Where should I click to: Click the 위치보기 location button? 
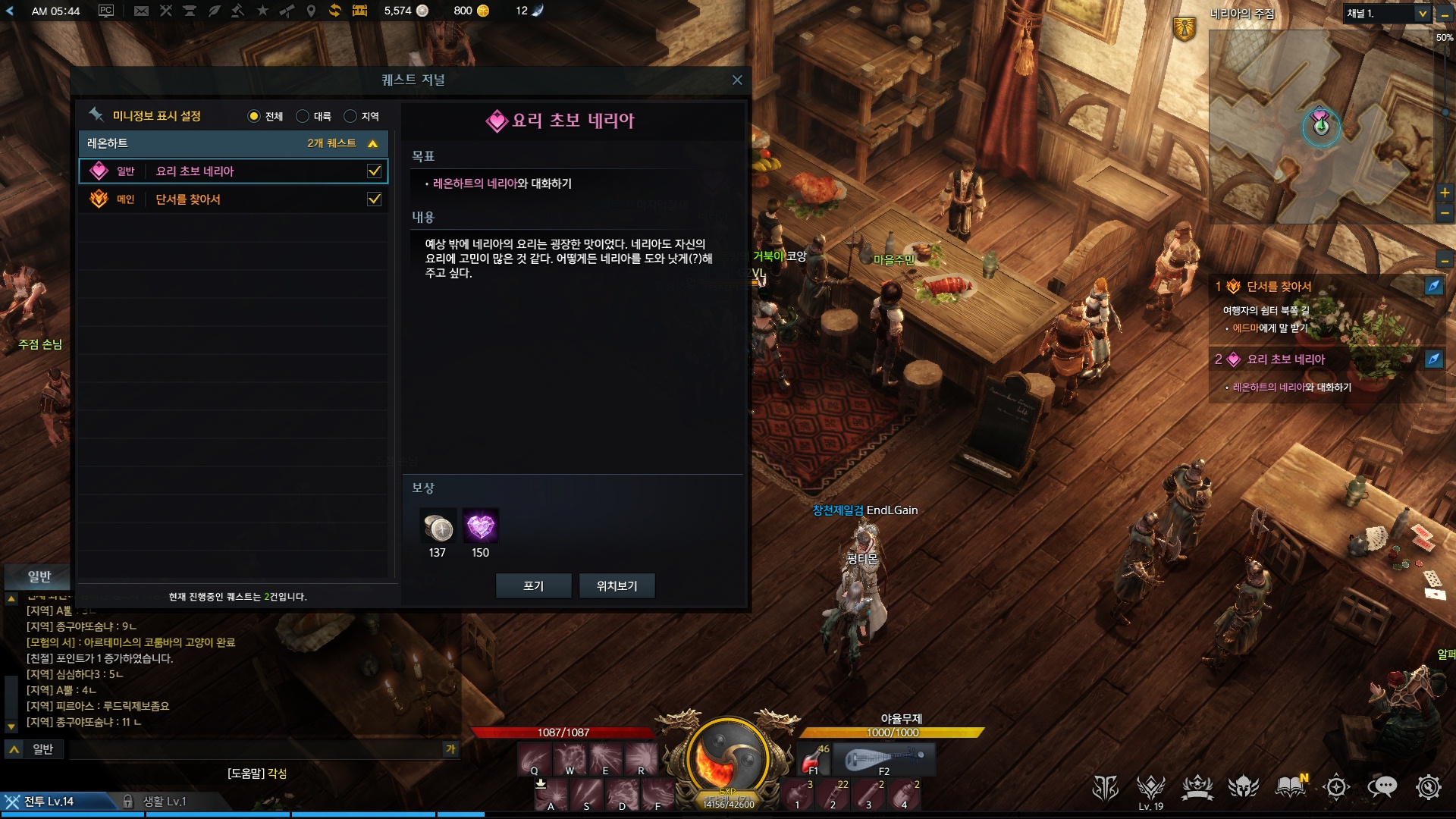click(x=617, y=585)
